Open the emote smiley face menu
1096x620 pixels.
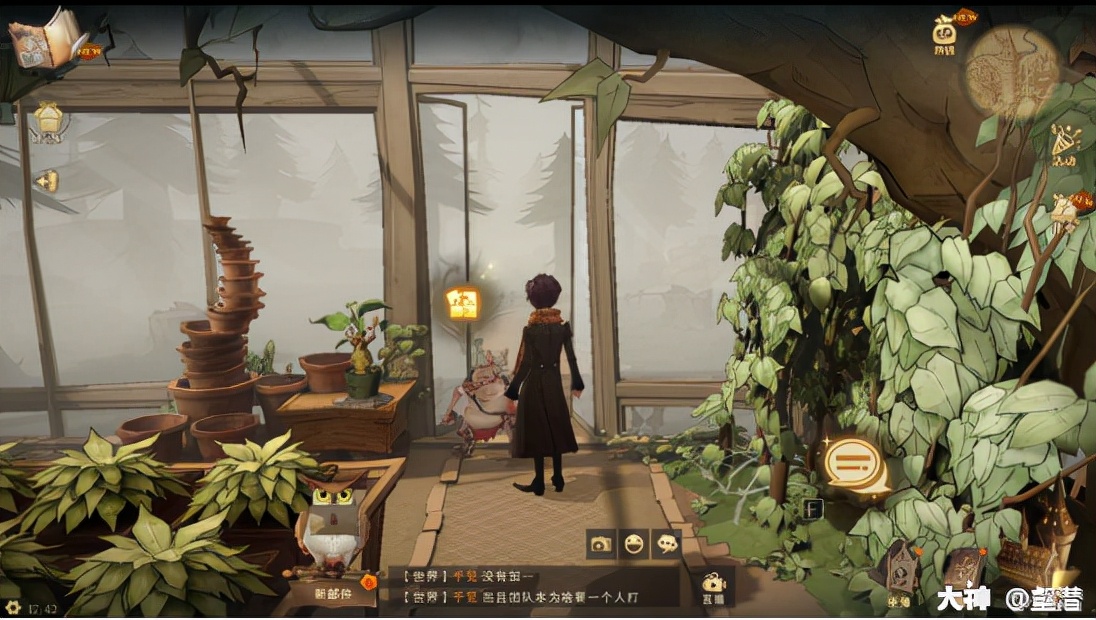coord(633,544)
